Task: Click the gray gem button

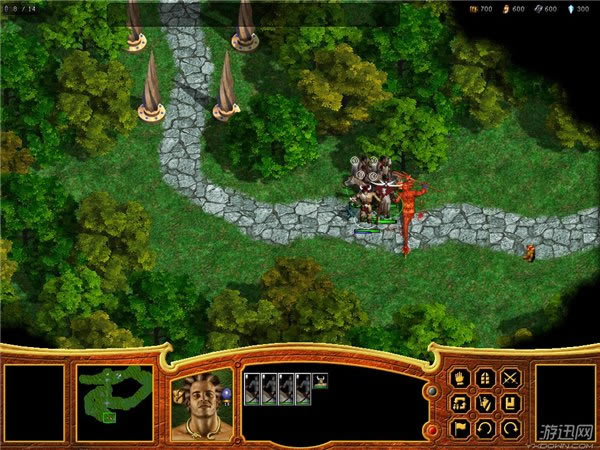Action: (x=431, y=391)
